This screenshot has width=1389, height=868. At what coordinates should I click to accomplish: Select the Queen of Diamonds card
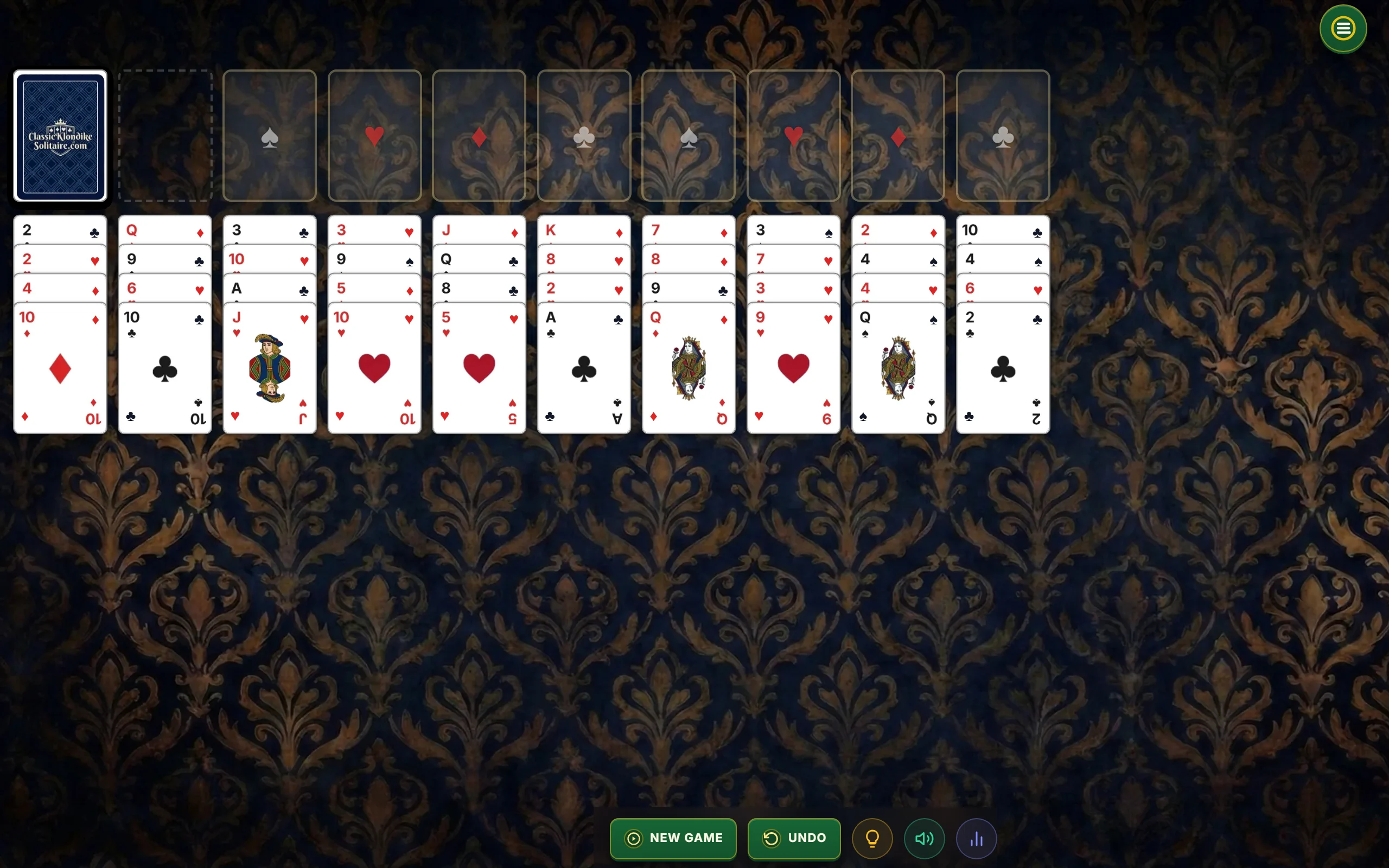pos(688,367)
